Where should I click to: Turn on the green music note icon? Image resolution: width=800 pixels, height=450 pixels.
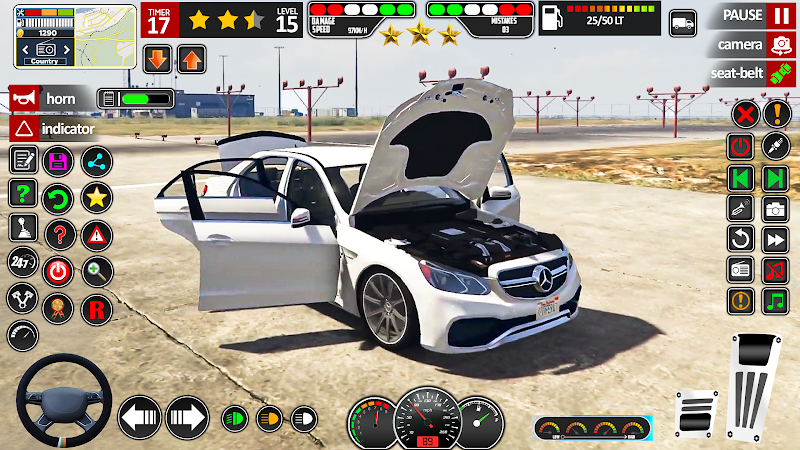tap(776, 301)
